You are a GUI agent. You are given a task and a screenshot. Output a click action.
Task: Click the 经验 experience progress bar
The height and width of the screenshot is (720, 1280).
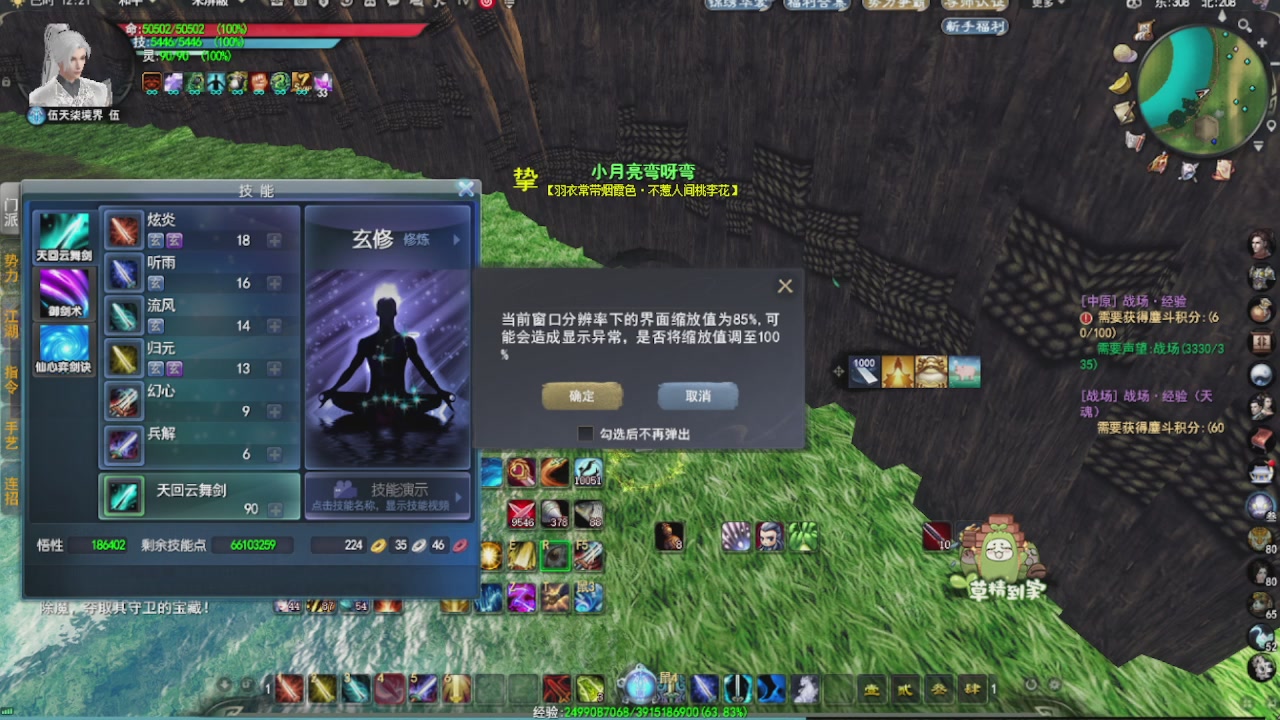640,712
